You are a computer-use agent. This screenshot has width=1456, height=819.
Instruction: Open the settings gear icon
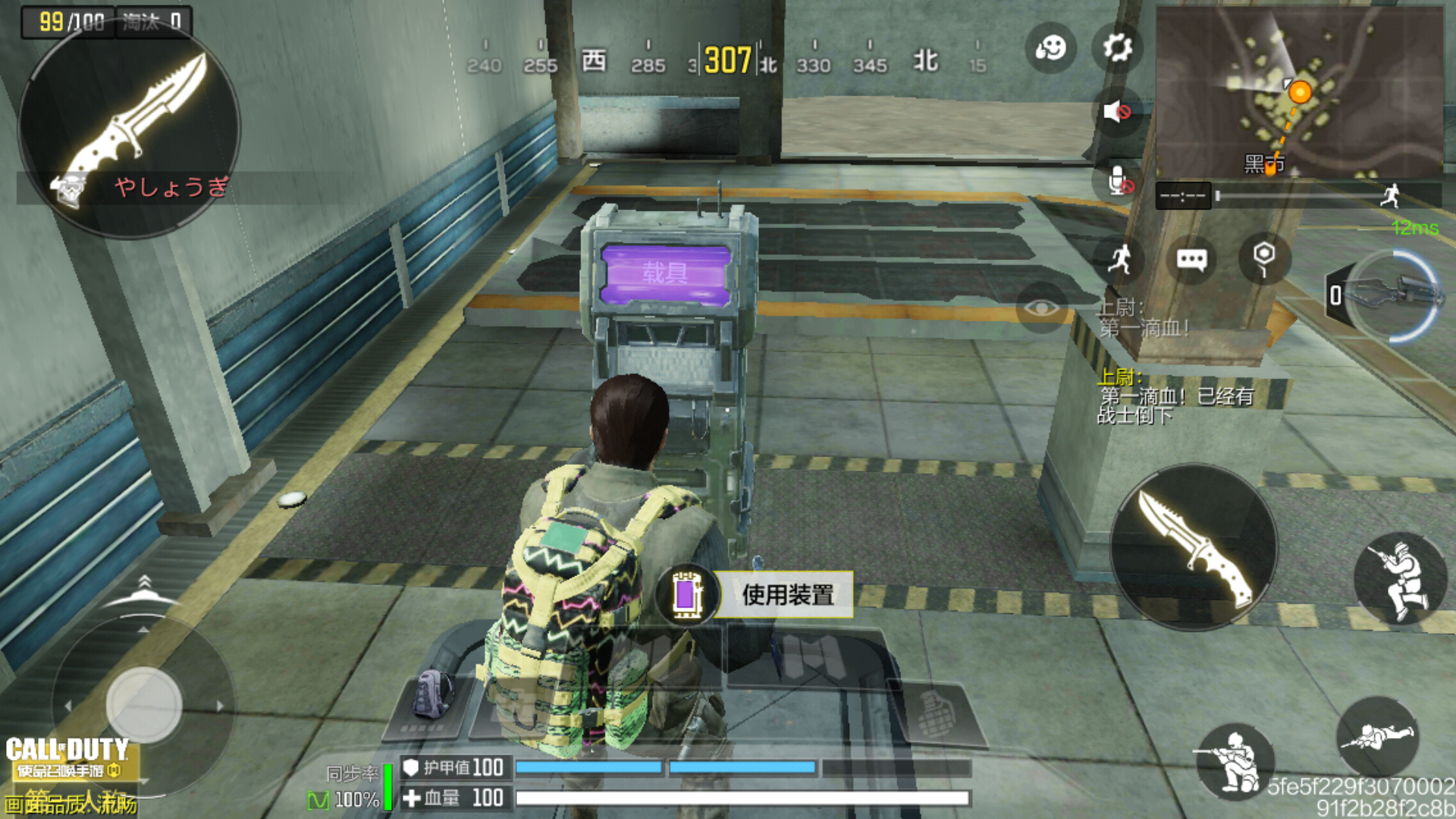pyautogui.click(x=1117, y=49)
